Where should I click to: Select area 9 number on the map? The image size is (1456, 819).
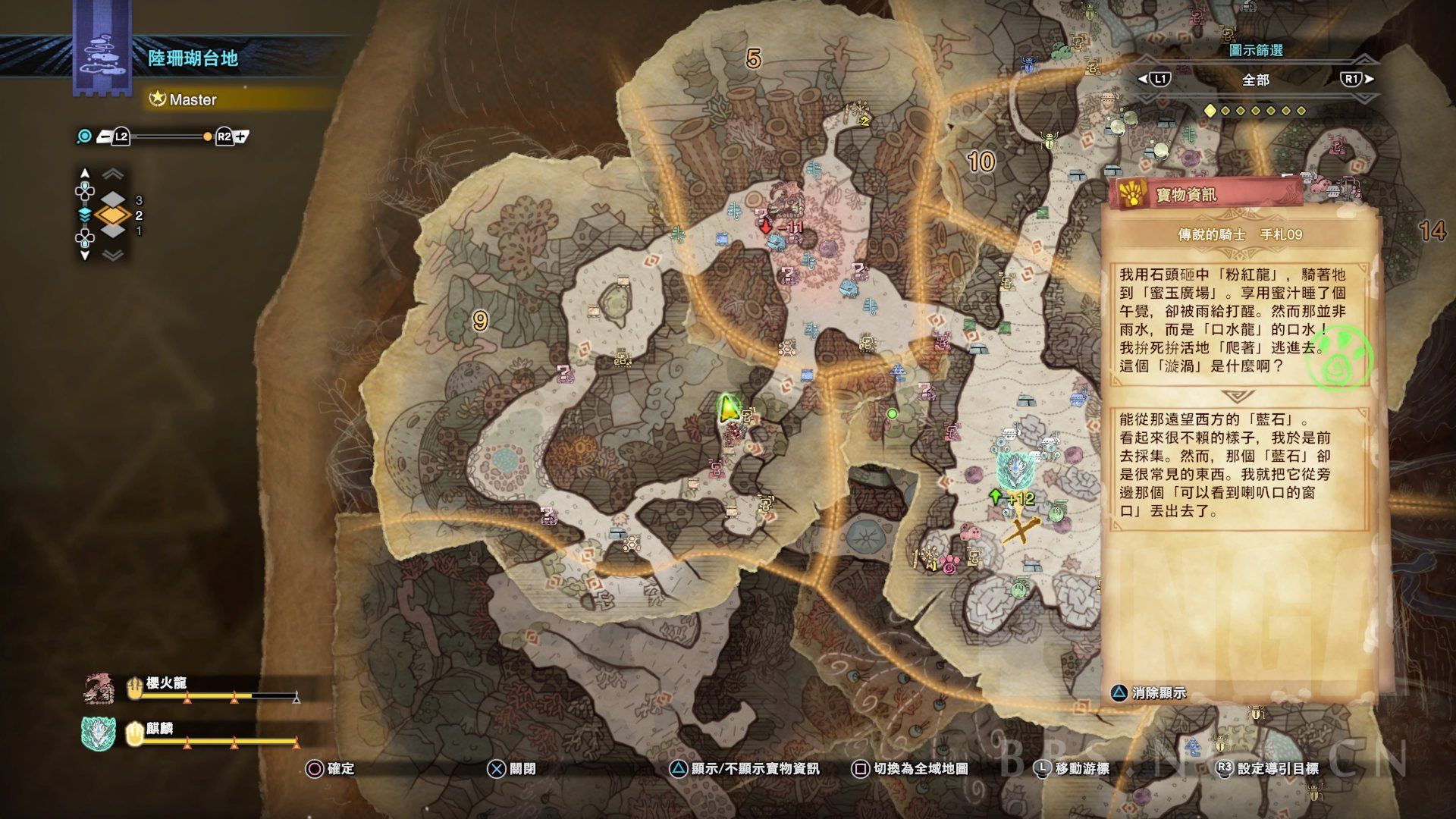pyautogui.click(x=479, y=321)
